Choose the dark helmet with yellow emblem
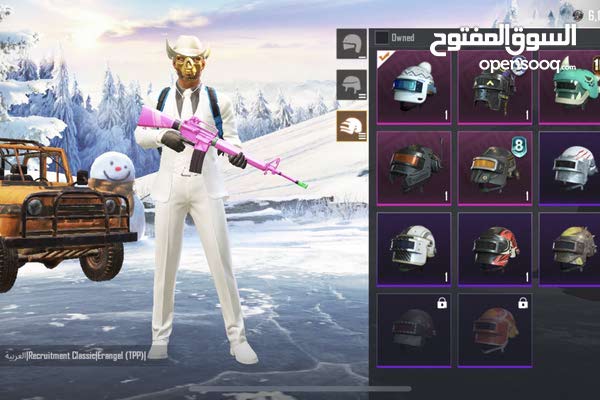 tap(495, 88)
